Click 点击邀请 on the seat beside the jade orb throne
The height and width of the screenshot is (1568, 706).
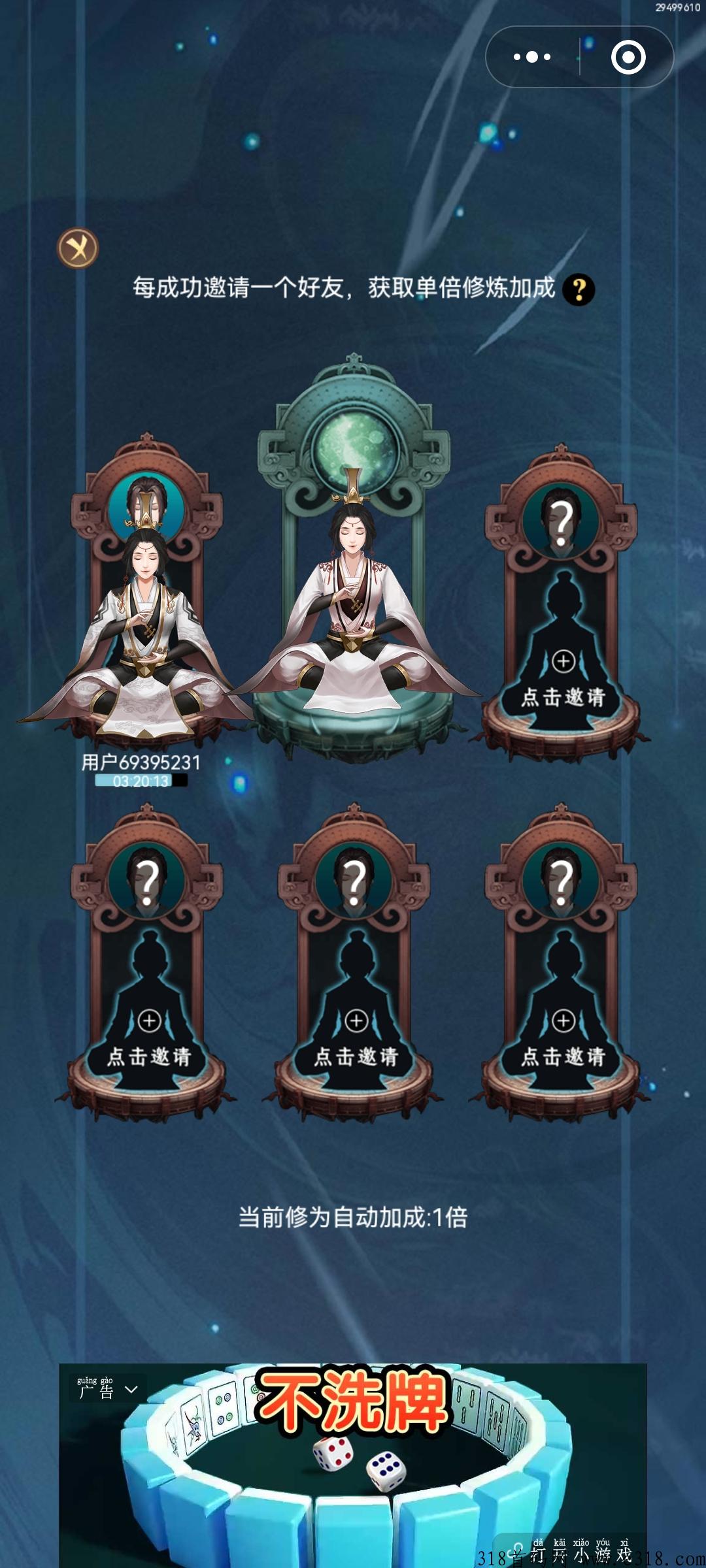[x=563, y=696]
